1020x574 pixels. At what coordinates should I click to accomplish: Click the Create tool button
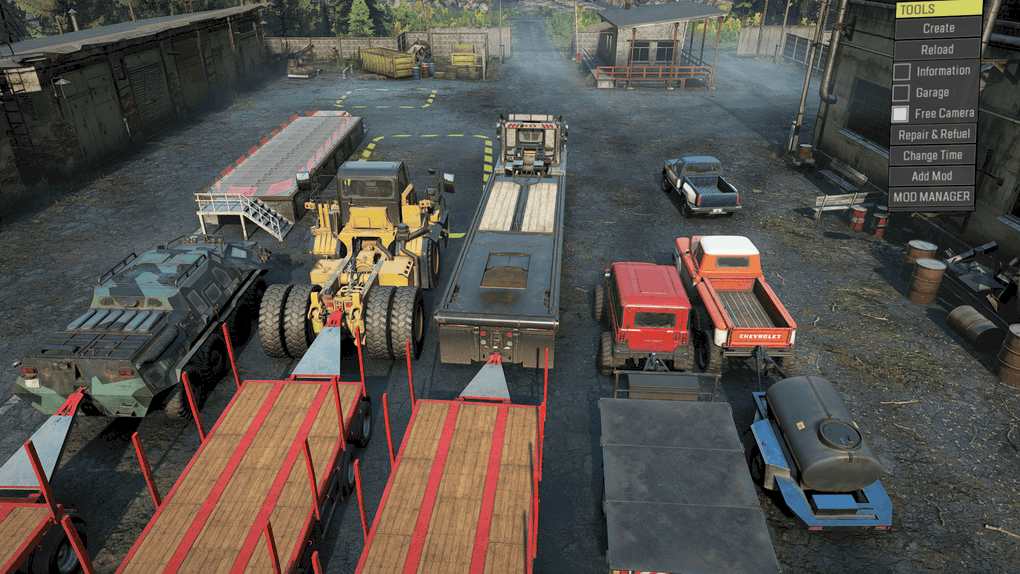click(938, 28)
